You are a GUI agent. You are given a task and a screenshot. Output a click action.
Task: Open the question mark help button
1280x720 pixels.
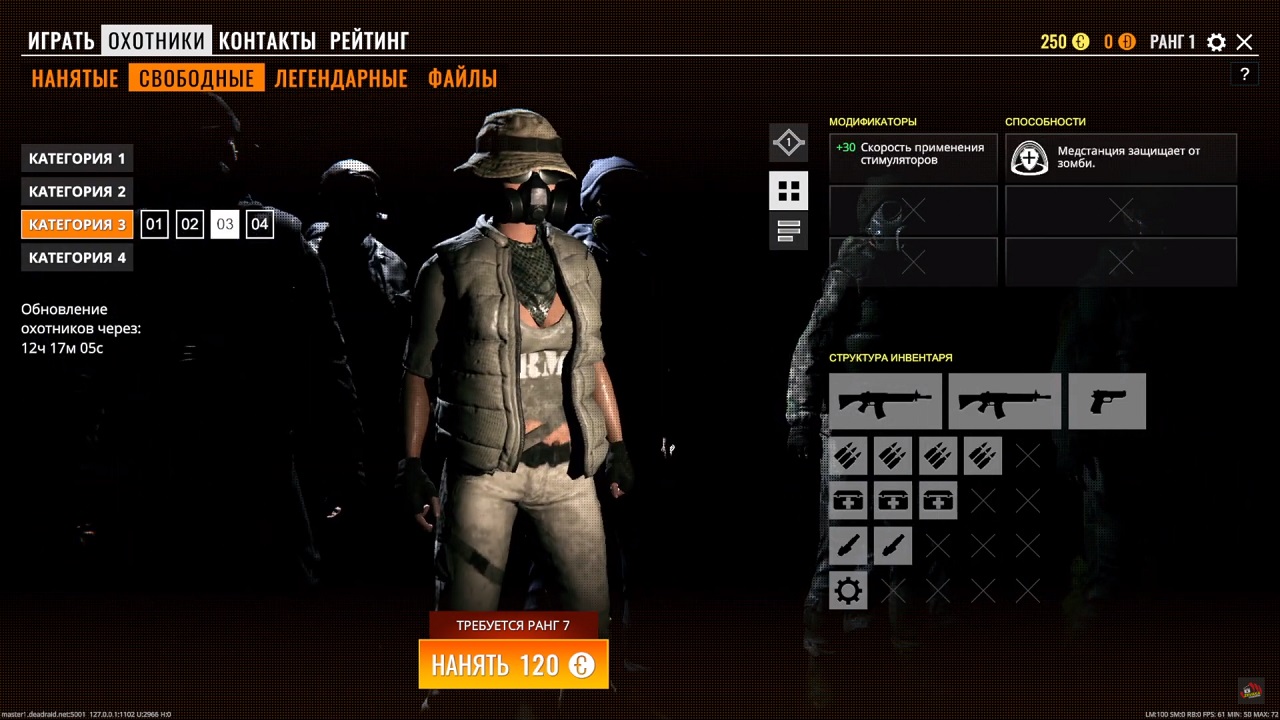pyautogui.click(x=1244, y=74)
